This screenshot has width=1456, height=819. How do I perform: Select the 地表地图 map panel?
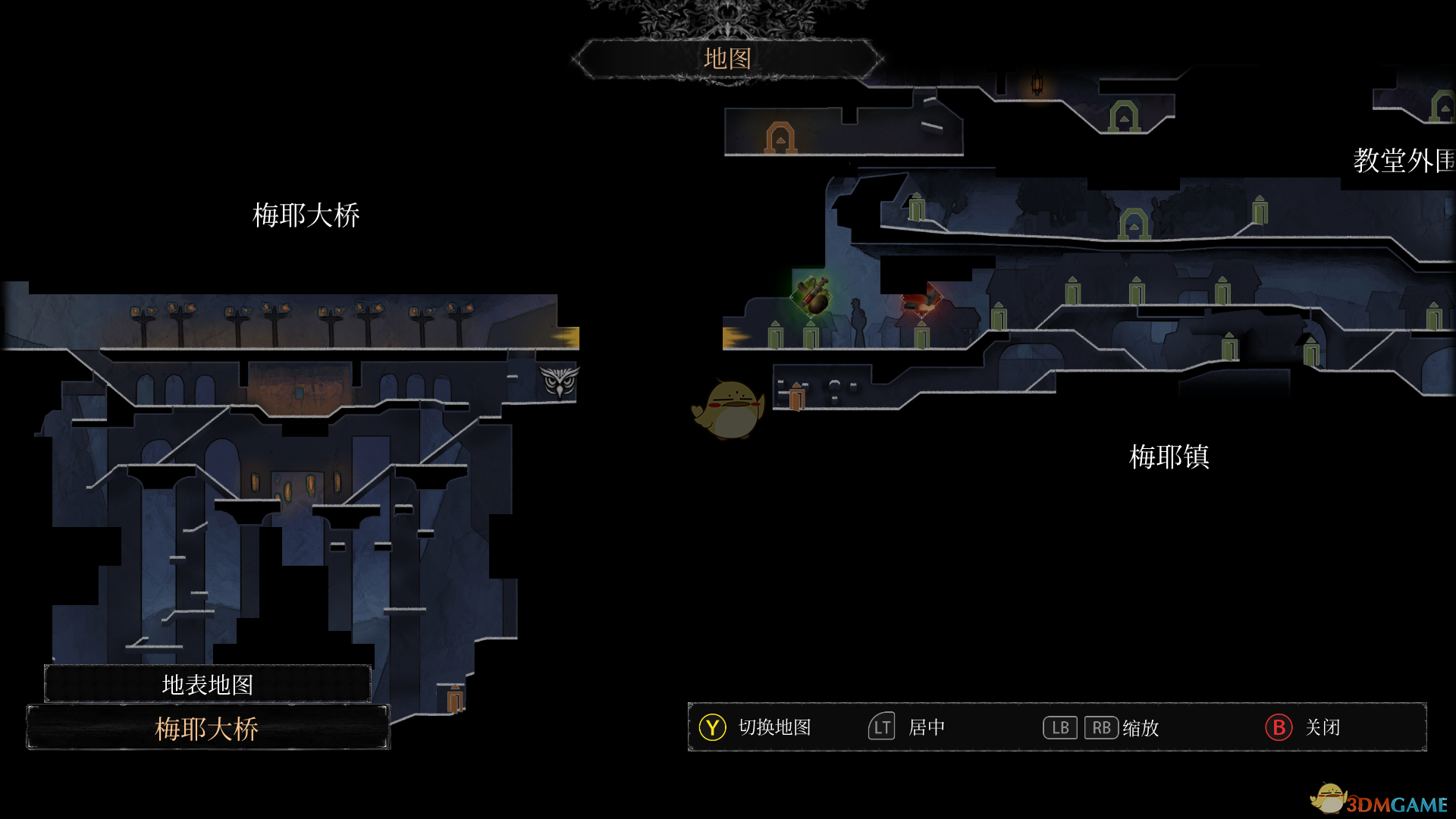click(207, 684)
